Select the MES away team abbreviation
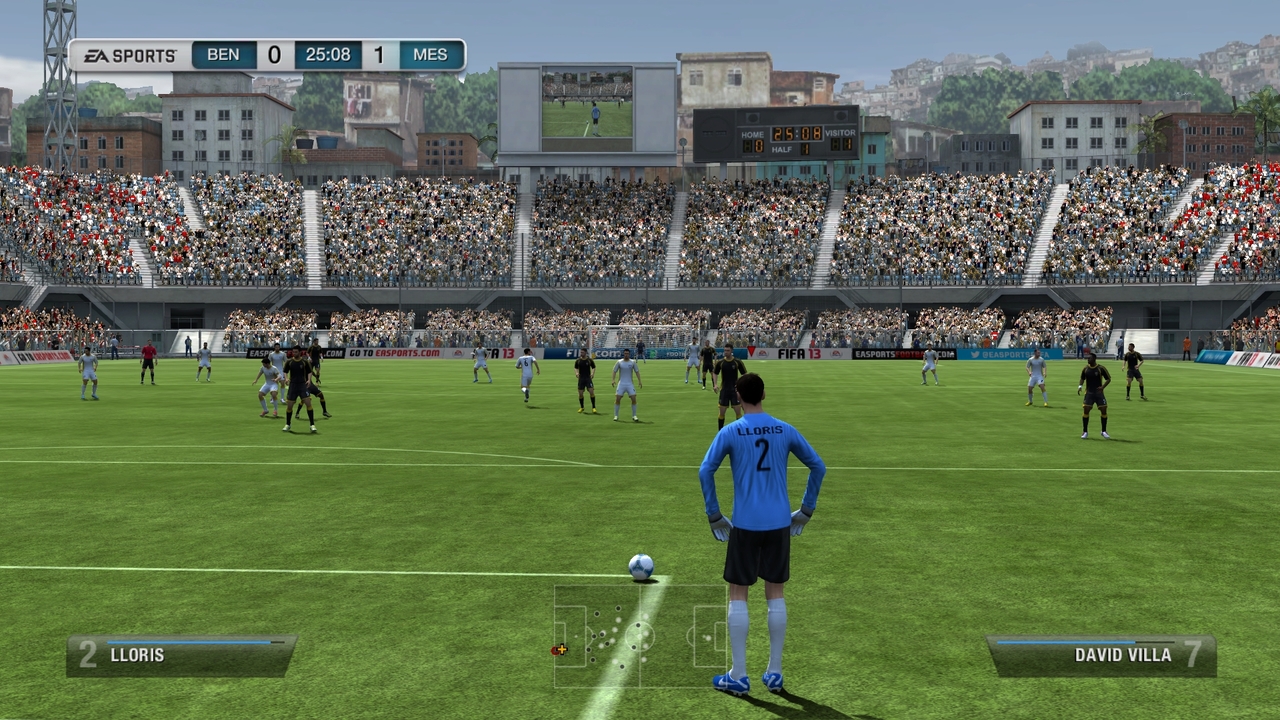The width and height of the screenshot is (1280, 720). [428, 55]
